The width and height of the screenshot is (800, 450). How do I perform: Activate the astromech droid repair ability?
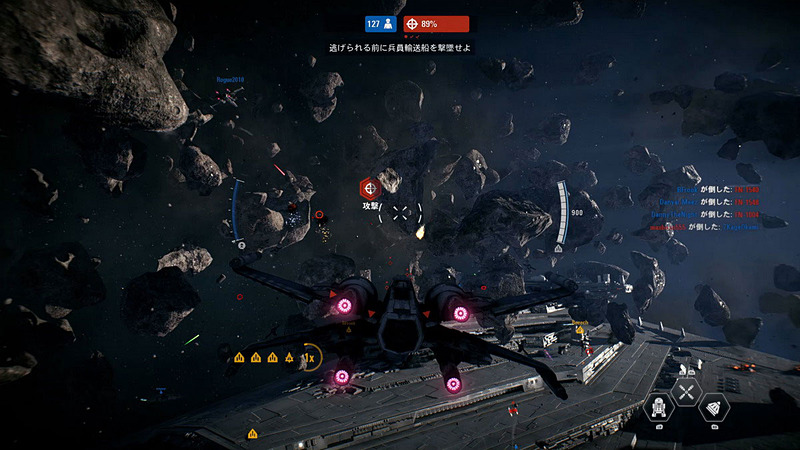click(661, 406)
